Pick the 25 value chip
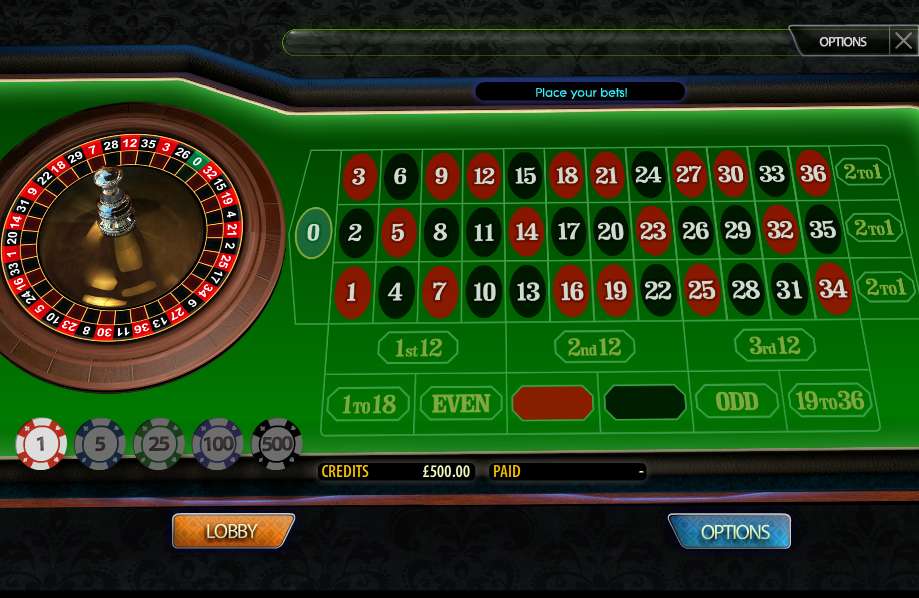 [159, 445]
